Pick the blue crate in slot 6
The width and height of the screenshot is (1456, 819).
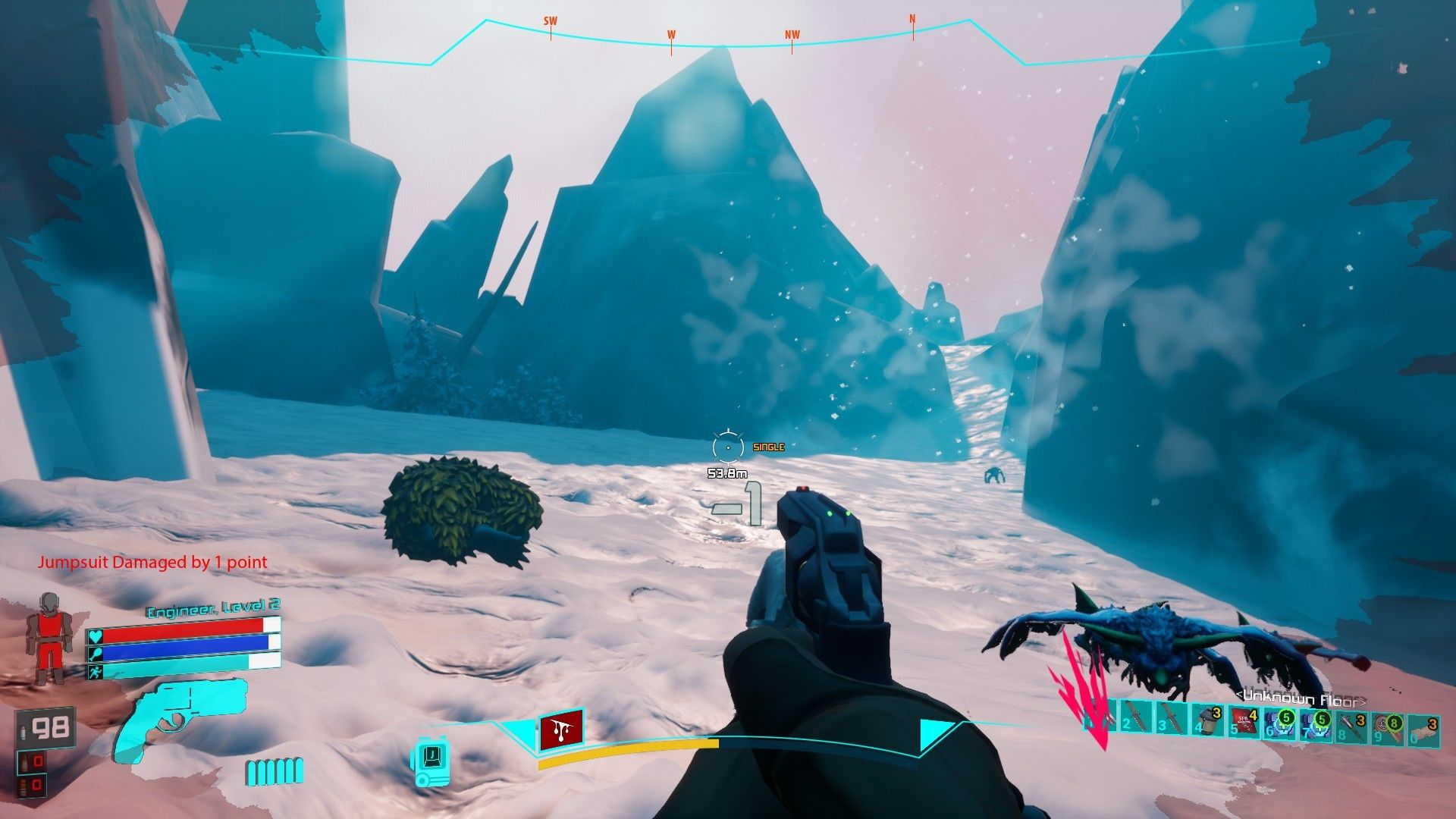pyautogui.click(x=1280, y=722)
